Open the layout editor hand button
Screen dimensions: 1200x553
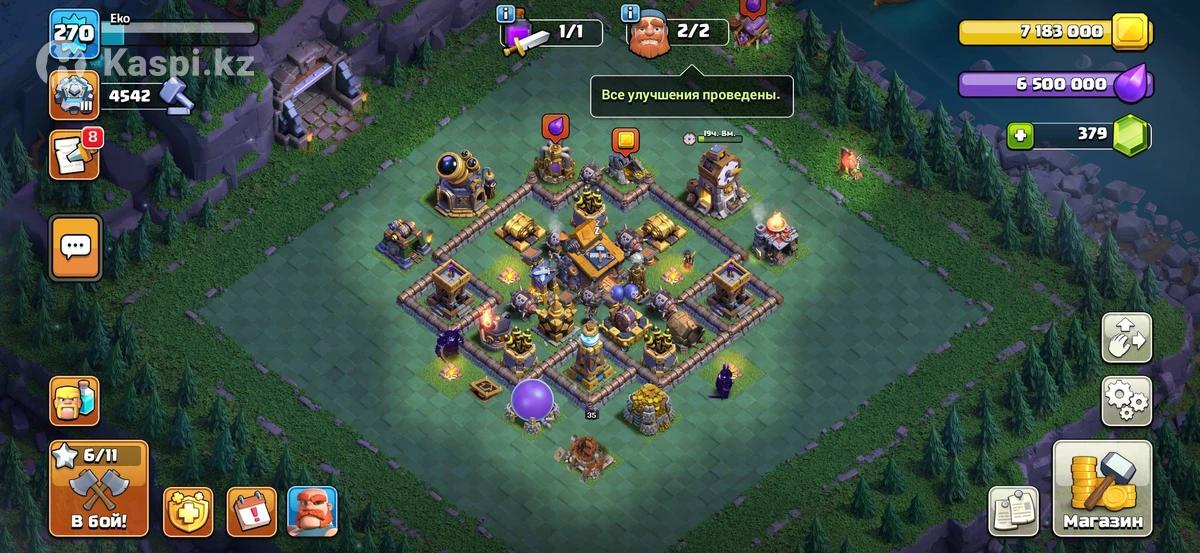1126,338
